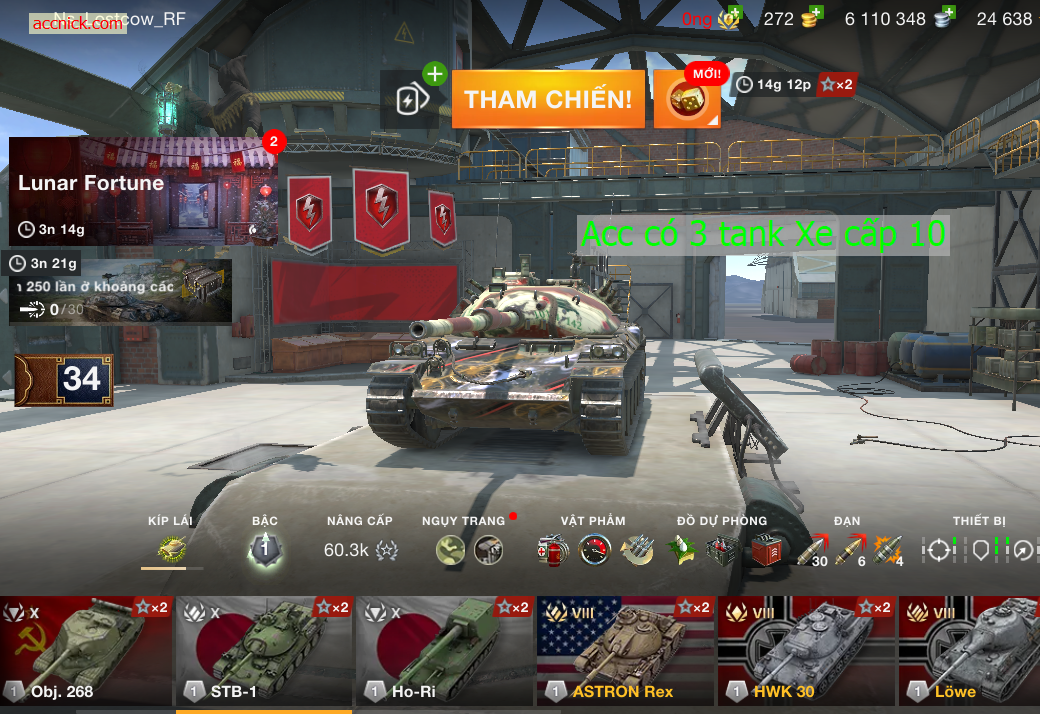
Task: Open the platoon invite button with green plus
Action: pyautogui.click(x=414, y=98)
